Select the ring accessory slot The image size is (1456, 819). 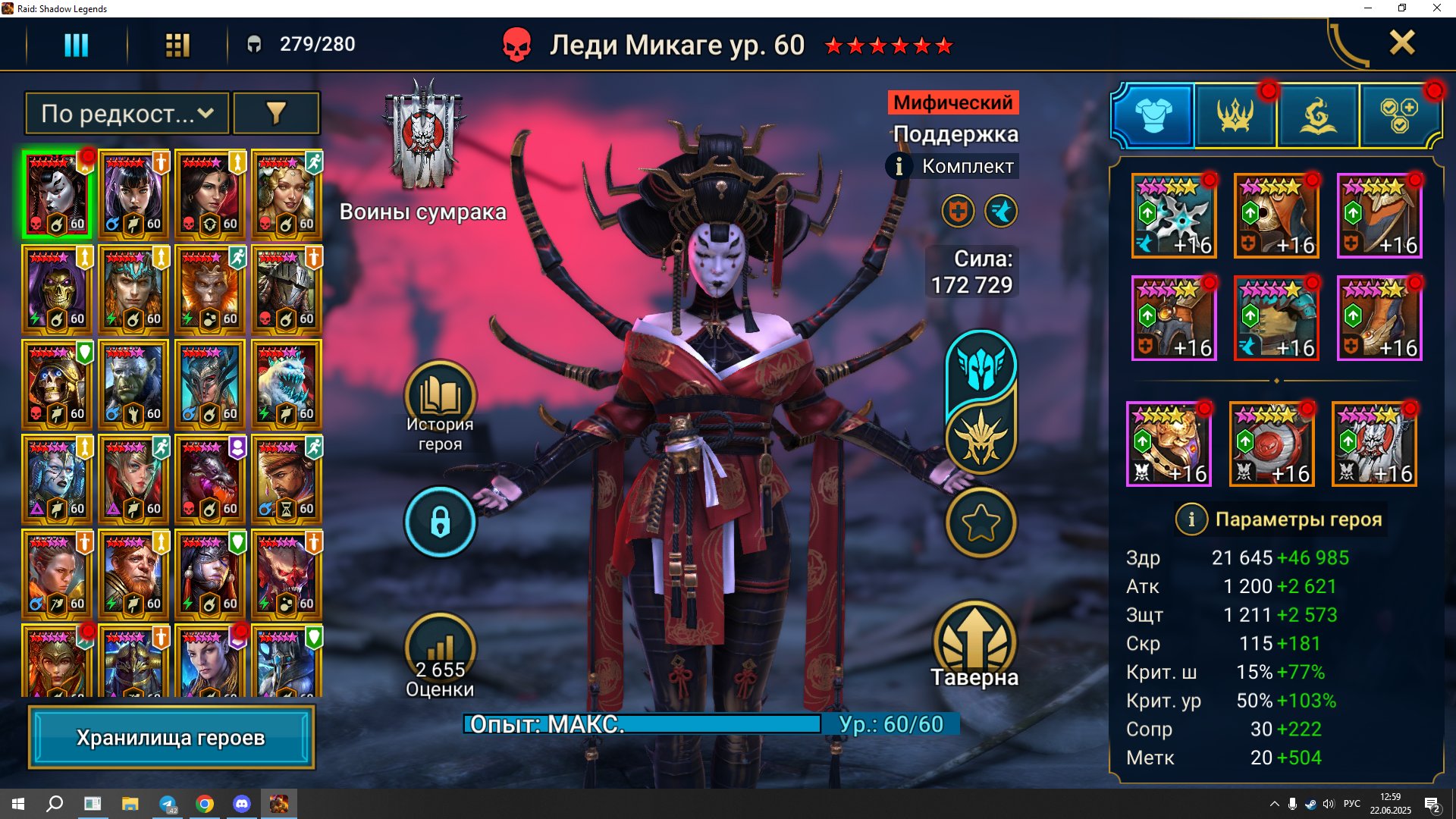[x=1169, y=444]
